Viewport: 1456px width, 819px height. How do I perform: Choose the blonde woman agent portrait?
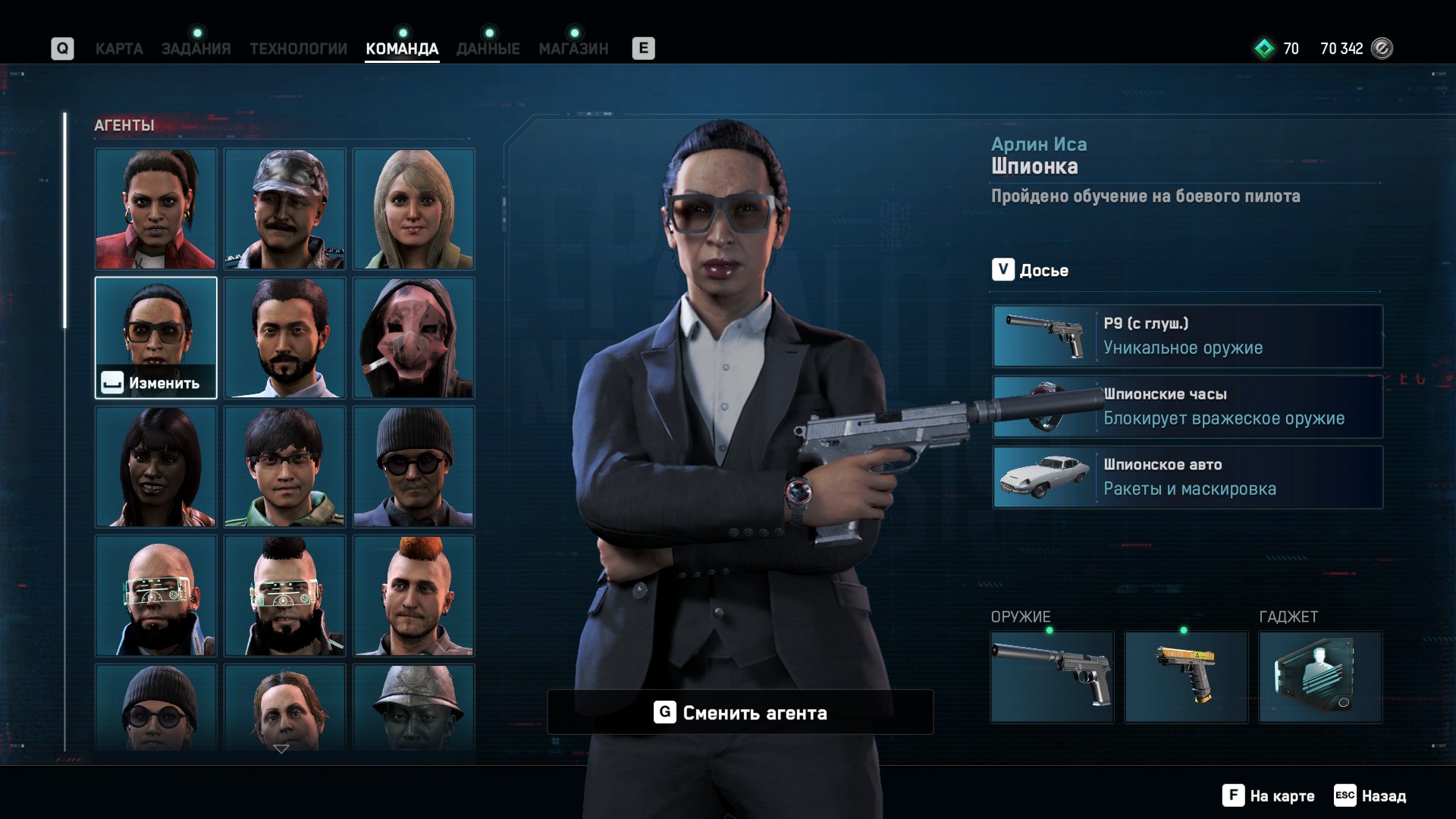(413, 209)
